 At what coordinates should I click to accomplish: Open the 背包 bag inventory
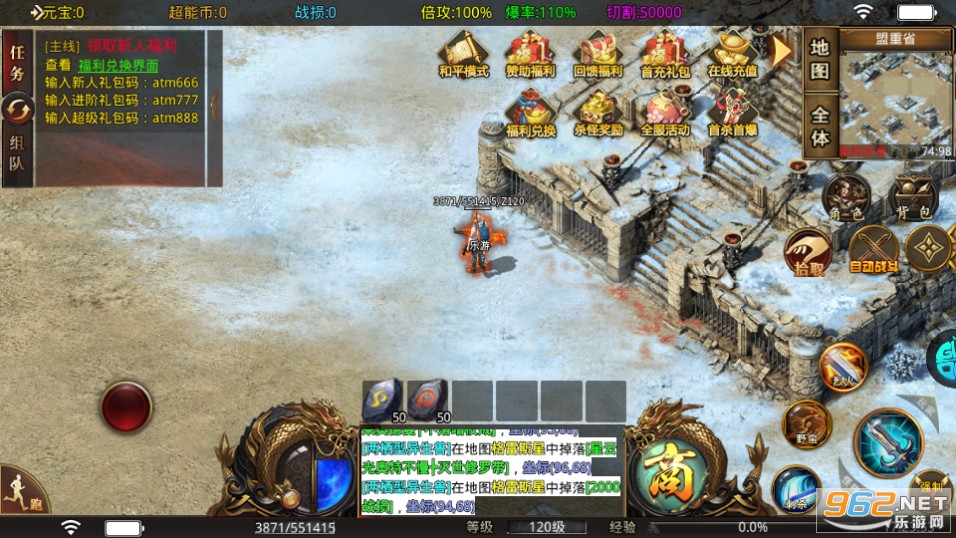pyautogui.click(x=912, y=195)
